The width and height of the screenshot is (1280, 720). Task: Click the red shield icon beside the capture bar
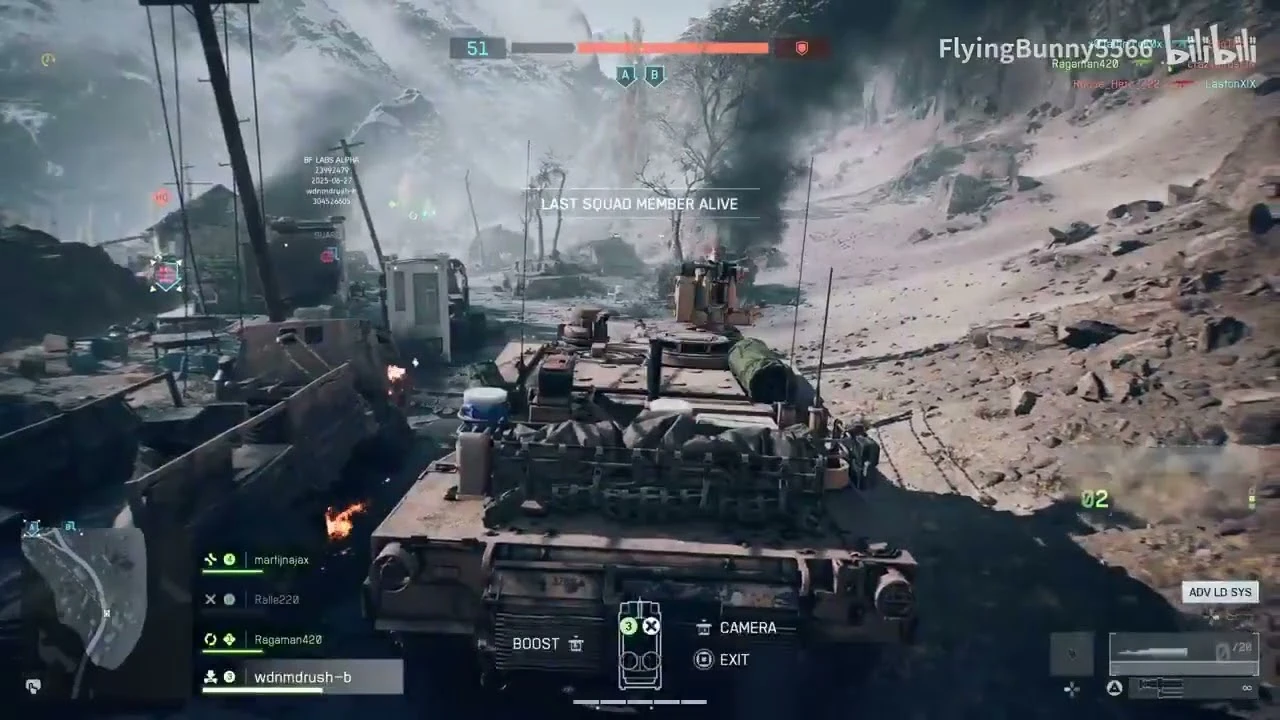(800, 47)
